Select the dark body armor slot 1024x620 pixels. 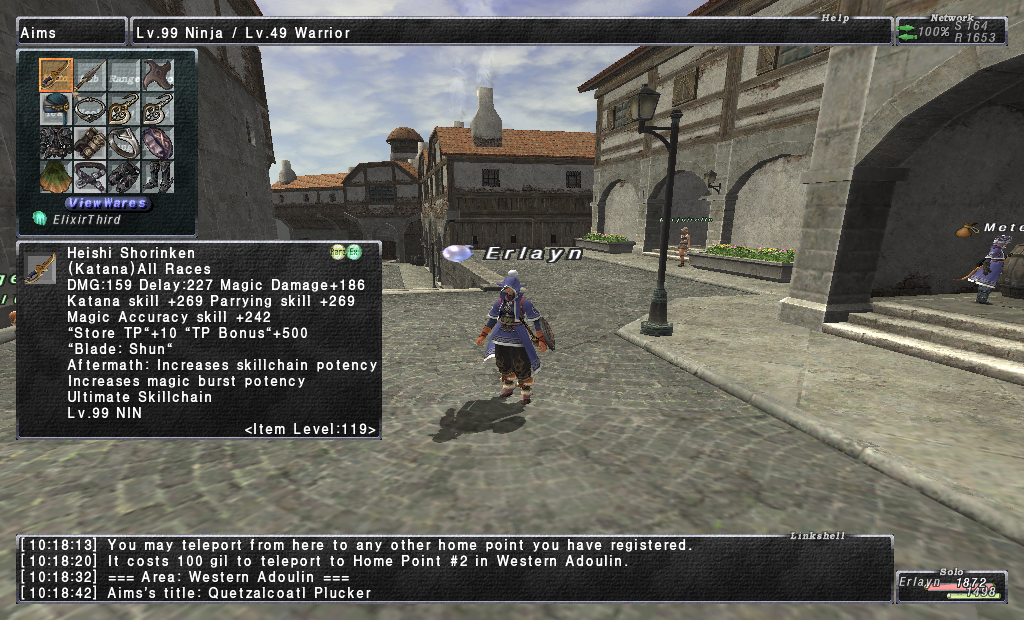tap(56, 143)
